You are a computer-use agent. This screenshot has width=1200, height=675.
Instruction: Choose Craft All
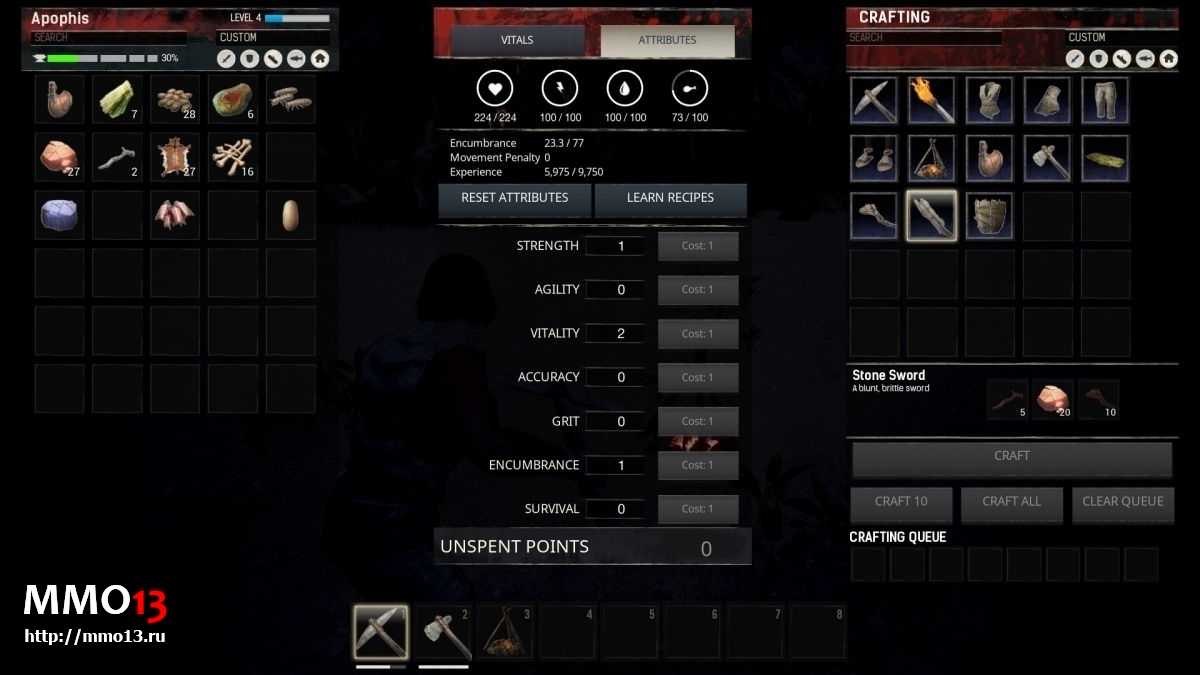pyautogui.click(x=1011, y=502)
